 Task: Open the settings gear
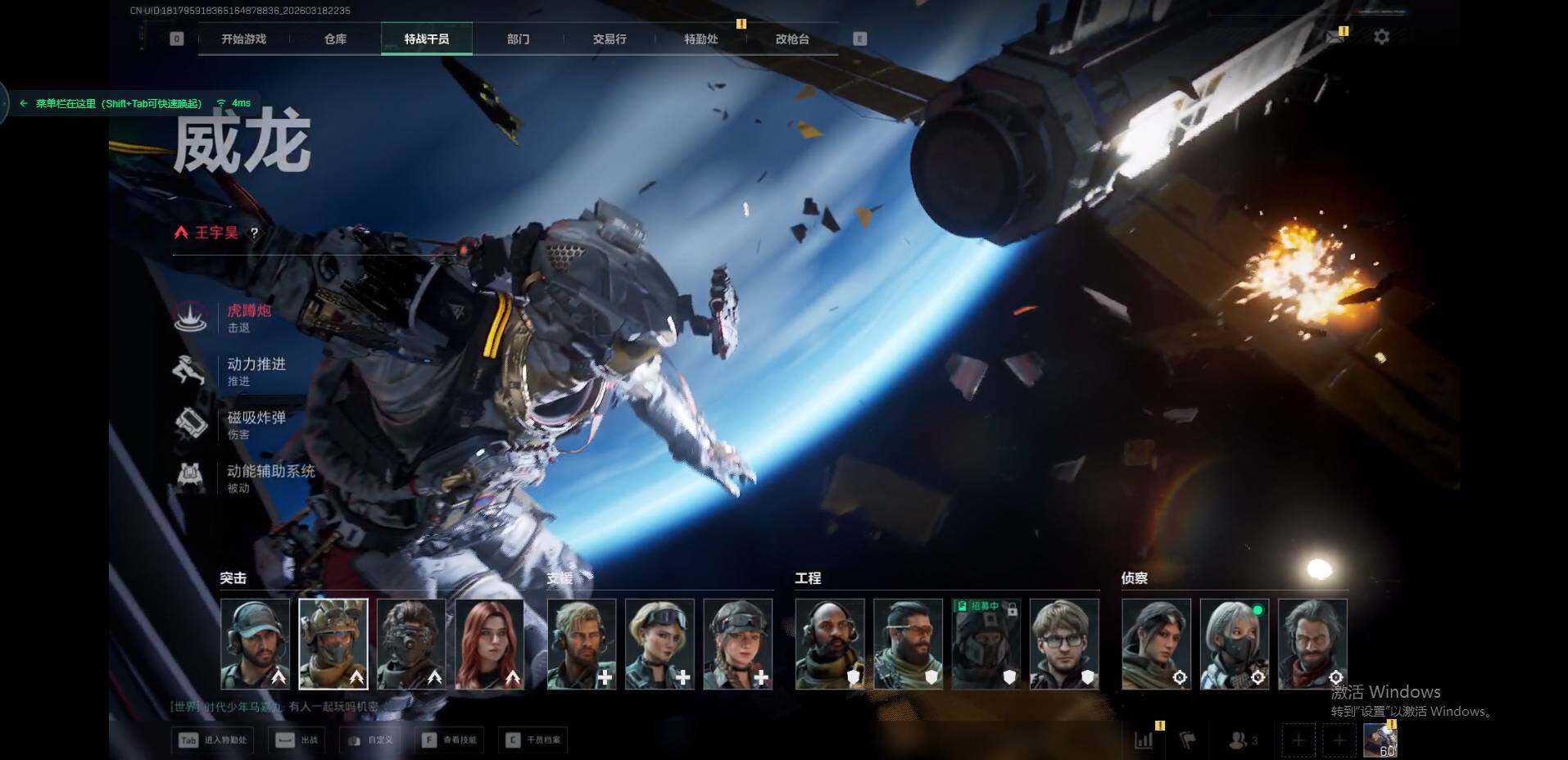pyautogui.click(x=1381, y=37)
